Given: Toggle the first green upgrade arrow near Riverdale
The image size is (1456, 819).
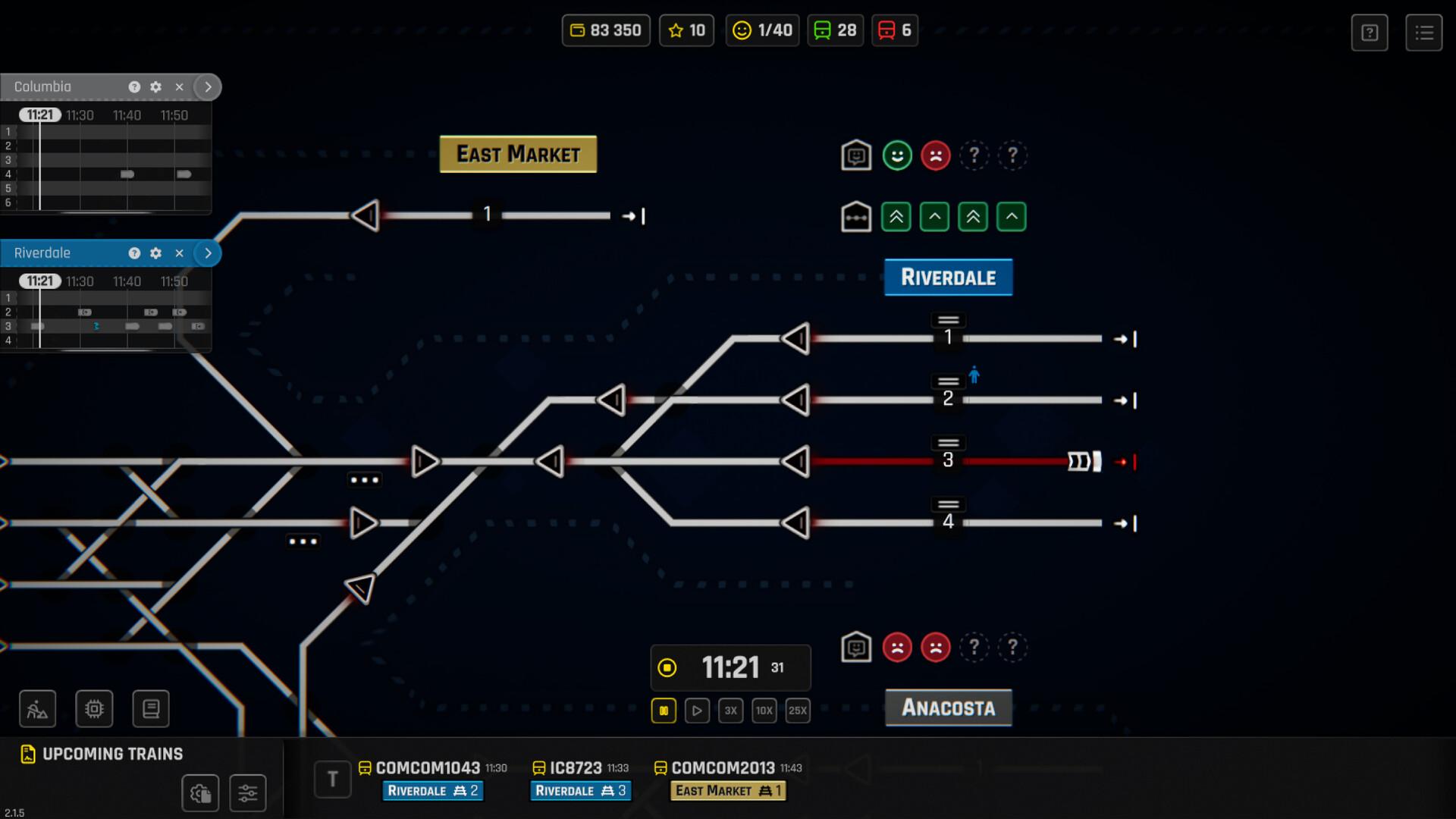Looking at the screenshot, I should [896, 216].
